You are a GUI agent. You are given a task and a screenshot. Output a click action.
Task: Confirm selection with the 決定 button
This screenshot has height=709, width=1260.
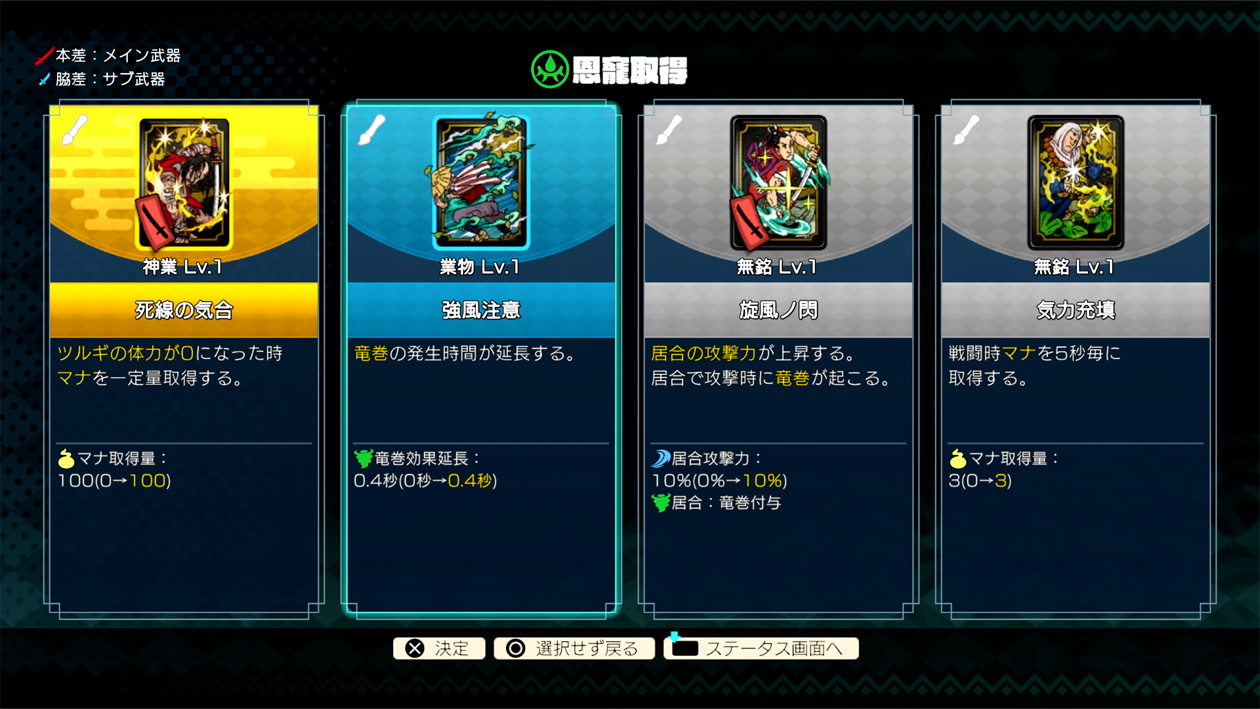pyautogui.click(x=438, y=649)
